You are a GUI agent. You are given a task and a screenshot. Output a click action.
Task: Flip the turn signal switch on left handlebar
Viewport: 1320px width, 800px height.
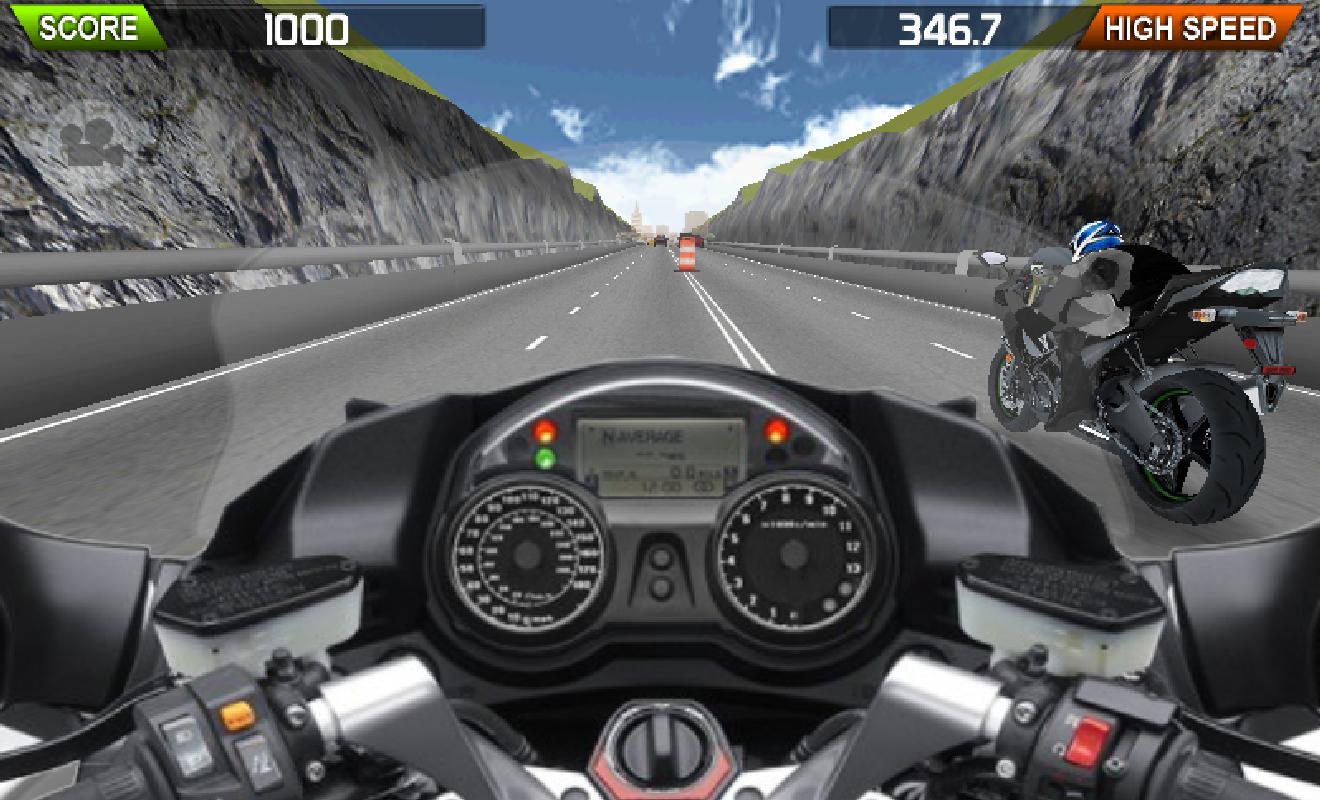tap(237, 716)
